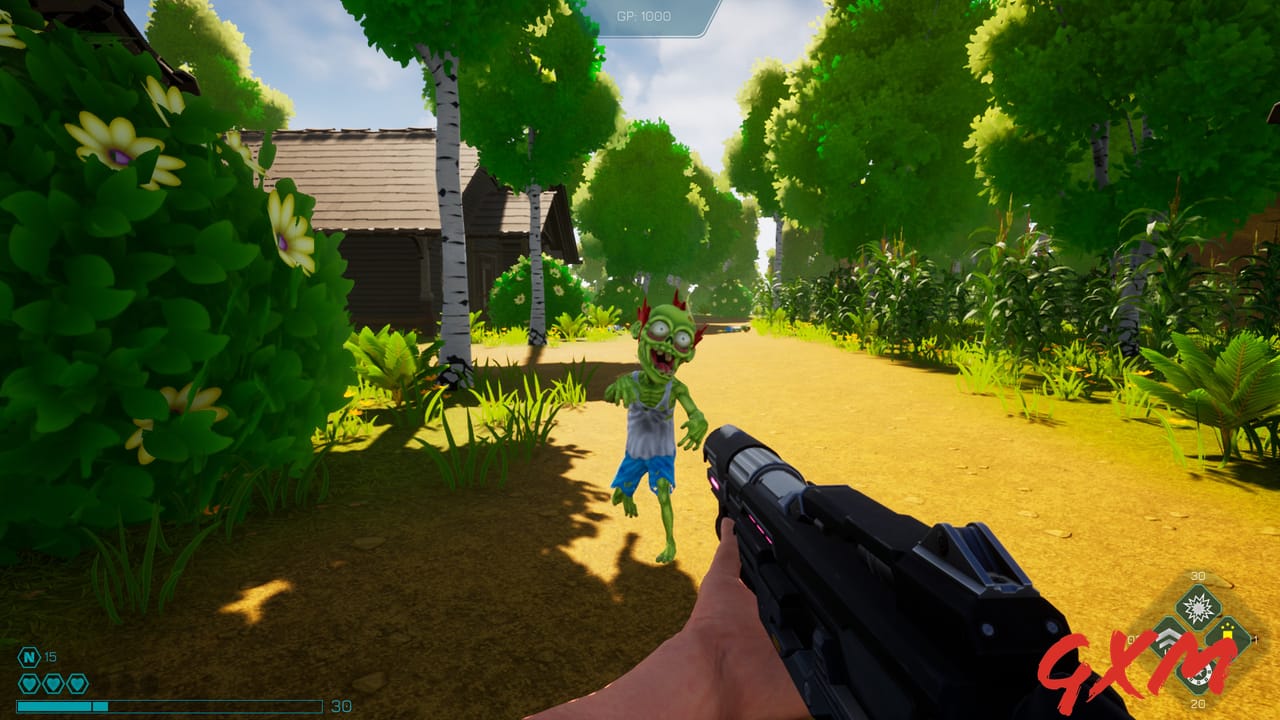Click the N 15 currency text

[x=50, y=657]
